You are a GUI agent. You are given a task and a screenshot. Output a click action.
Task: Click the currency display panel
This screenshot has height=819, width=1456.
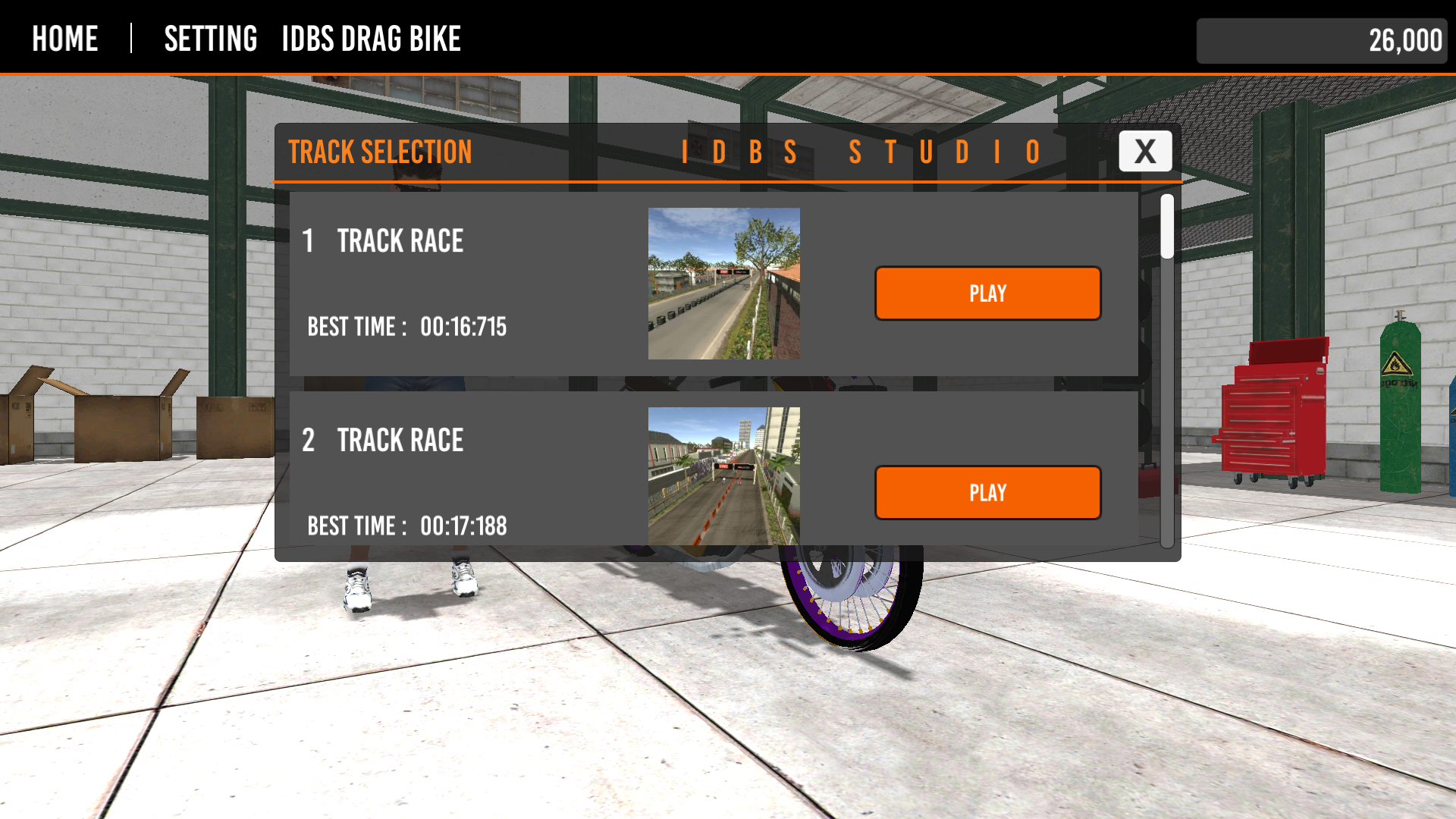(x=1321, y=42)
